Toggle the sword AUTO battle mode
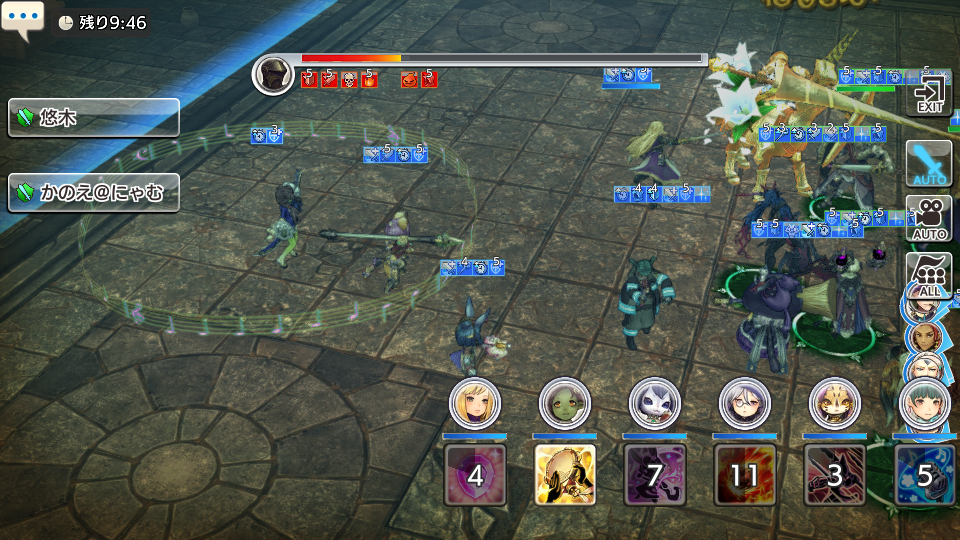The image size is (960, 540). click(929, 163)
